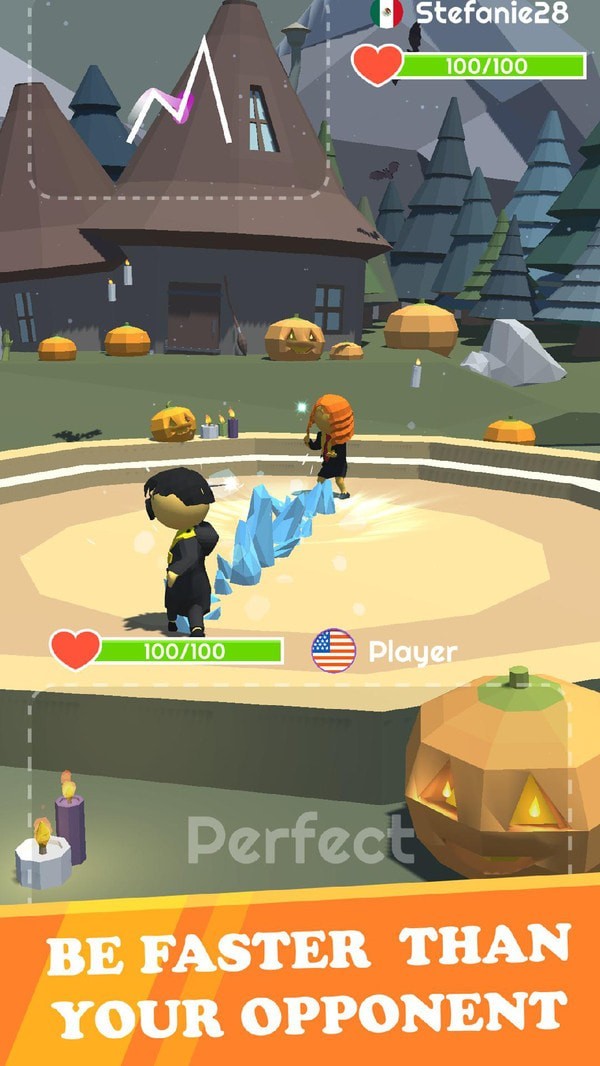Click the Mexico flag beside Stefanie28

point(386,13)
